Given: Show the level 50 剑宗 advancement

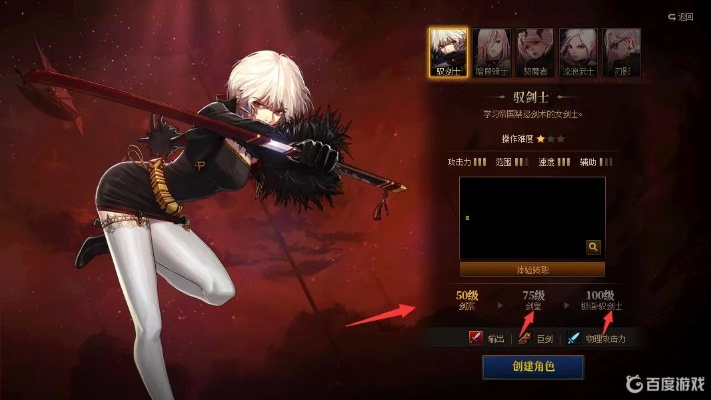Looking at the screenshot, I should tap(466, 300).
